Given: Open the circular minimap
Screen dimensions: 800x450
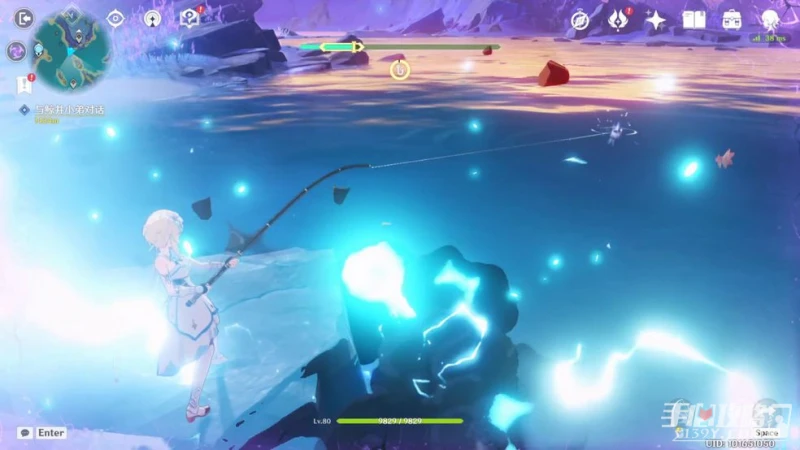Looking at the screenshot, I should 71,47.
